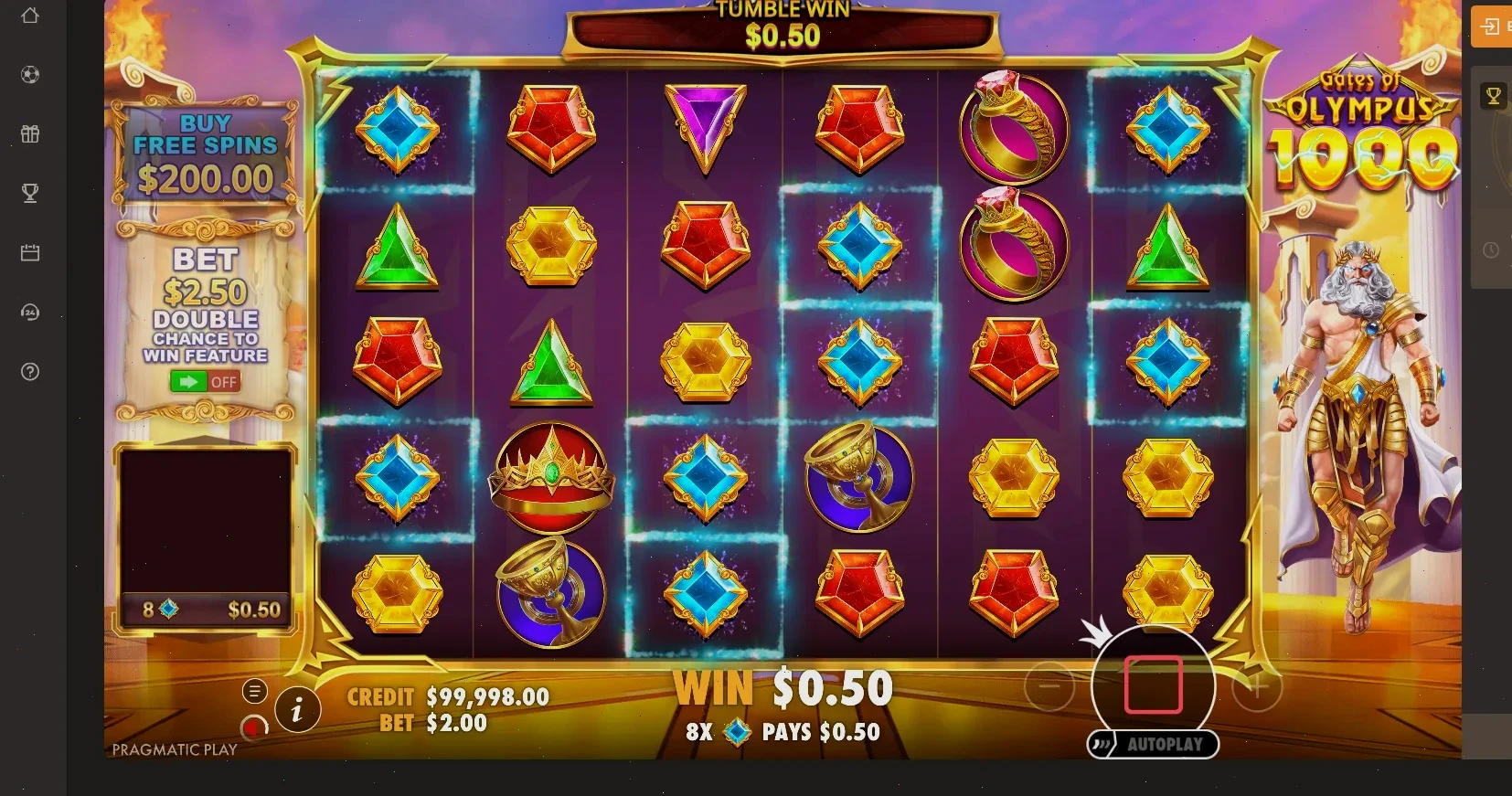Stop the spin with the red square button
1512x796 pixels.
tap(1153, 685)
